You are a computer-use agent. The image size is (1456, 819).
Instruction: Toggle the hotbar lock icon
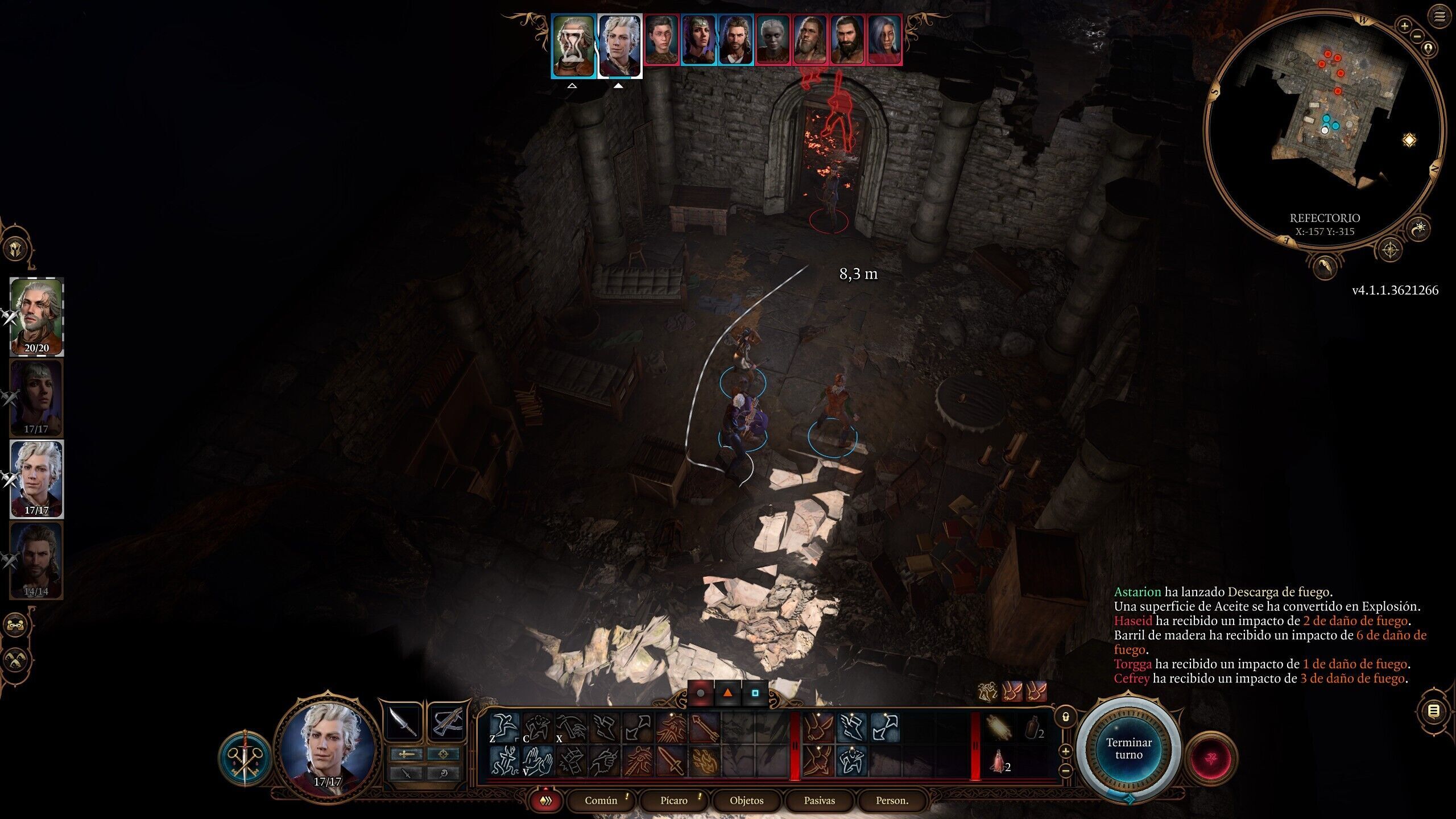(1066, 717)
